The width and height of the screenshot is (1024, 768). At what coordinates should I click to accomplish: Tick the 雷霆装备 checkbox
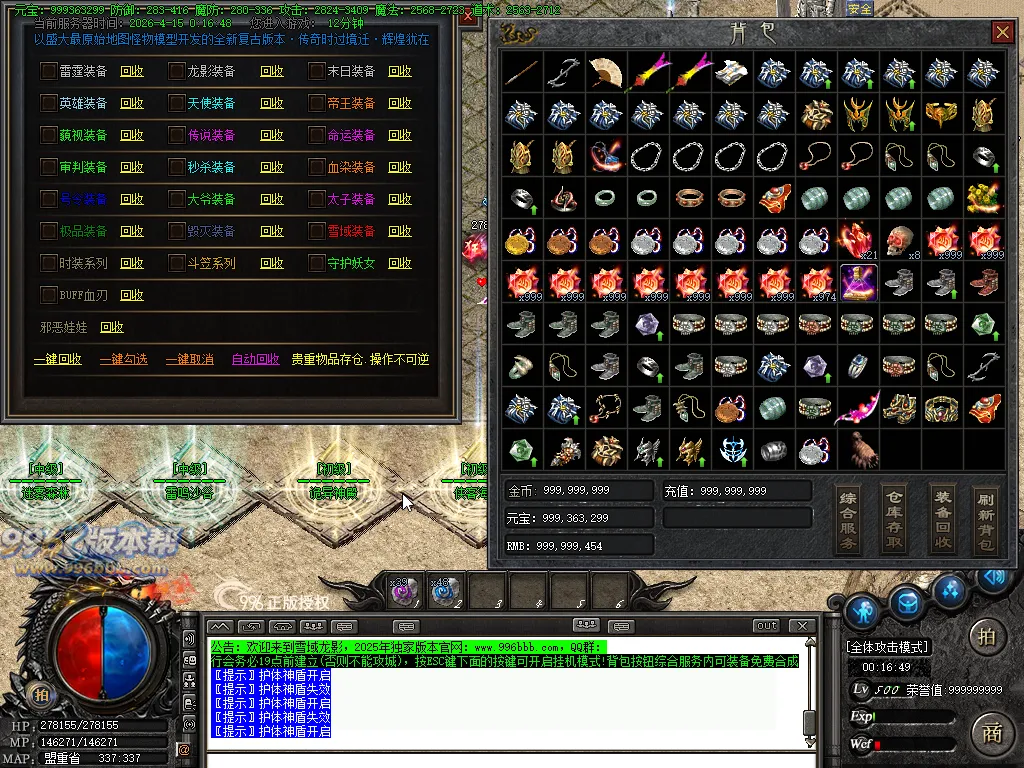[48, 71]
